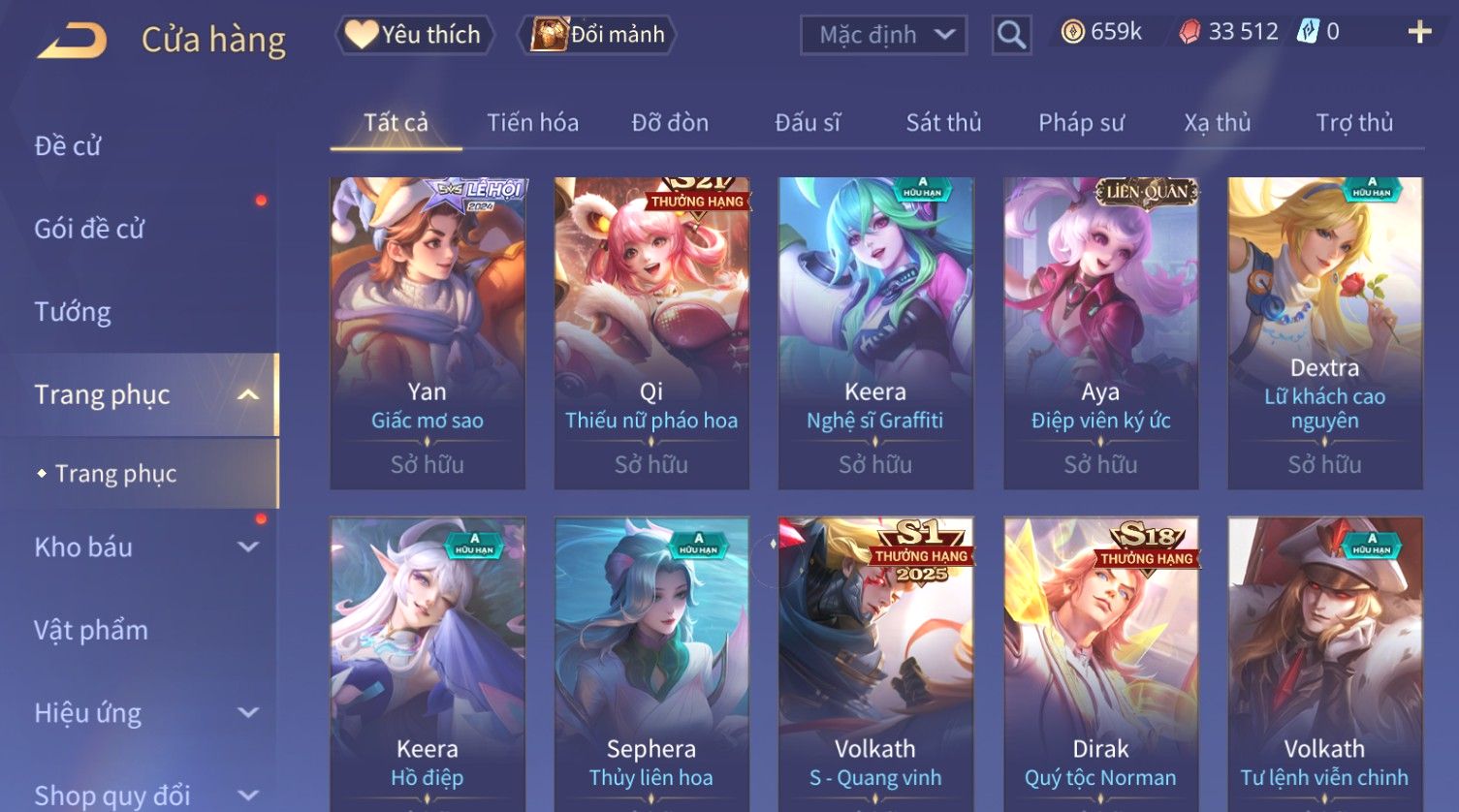1459x812 pixels.
Task: Go back using the golden arrow
Action: (73, 41)
